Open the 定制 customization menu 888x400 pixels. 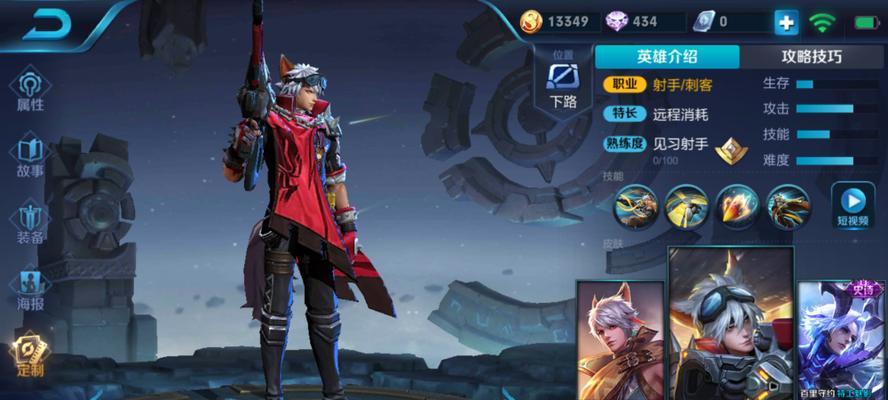tap(30, 354)
